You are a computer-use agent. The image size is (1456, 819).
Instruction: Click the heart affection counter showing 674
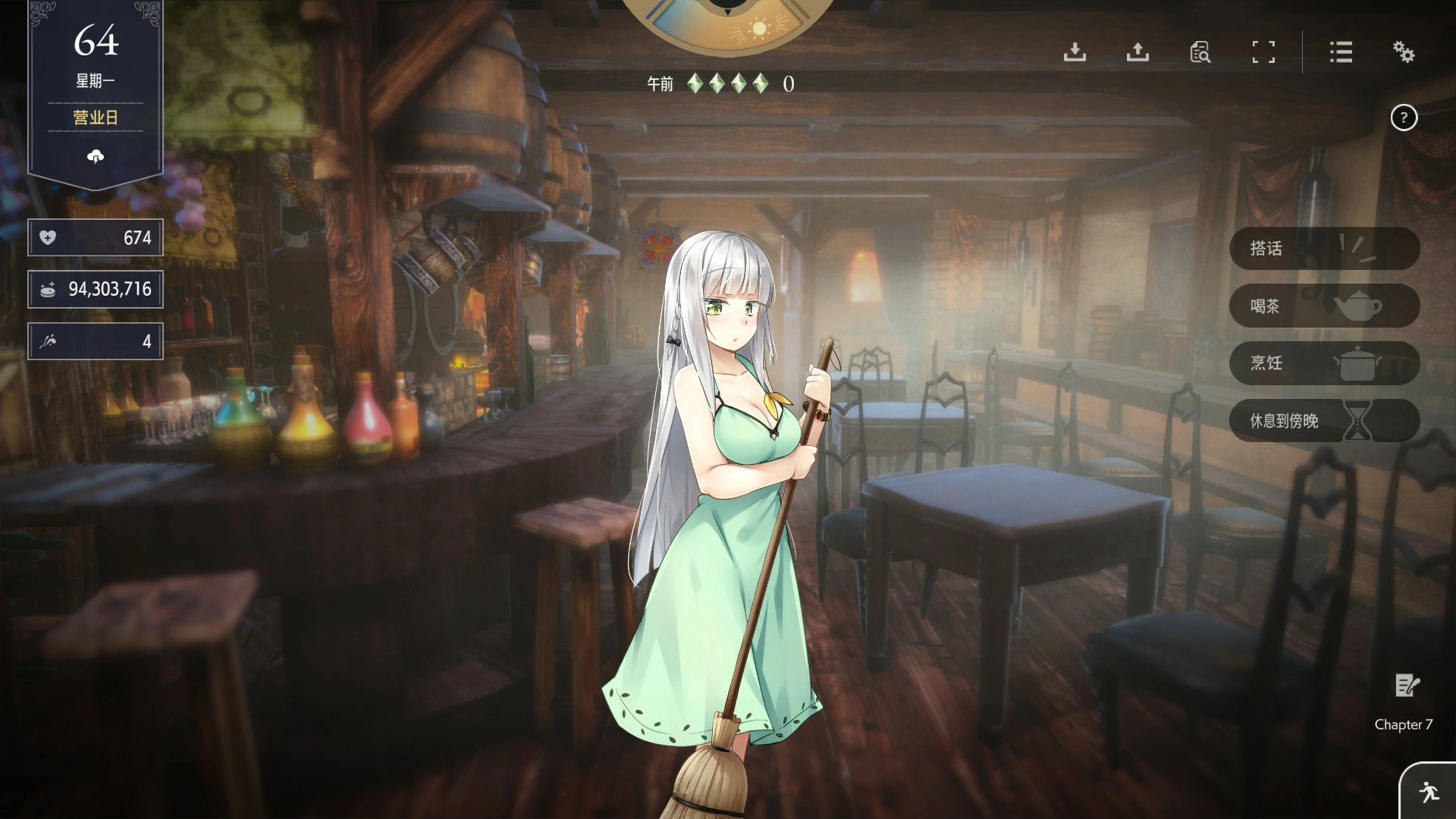(x=95, y=237)
